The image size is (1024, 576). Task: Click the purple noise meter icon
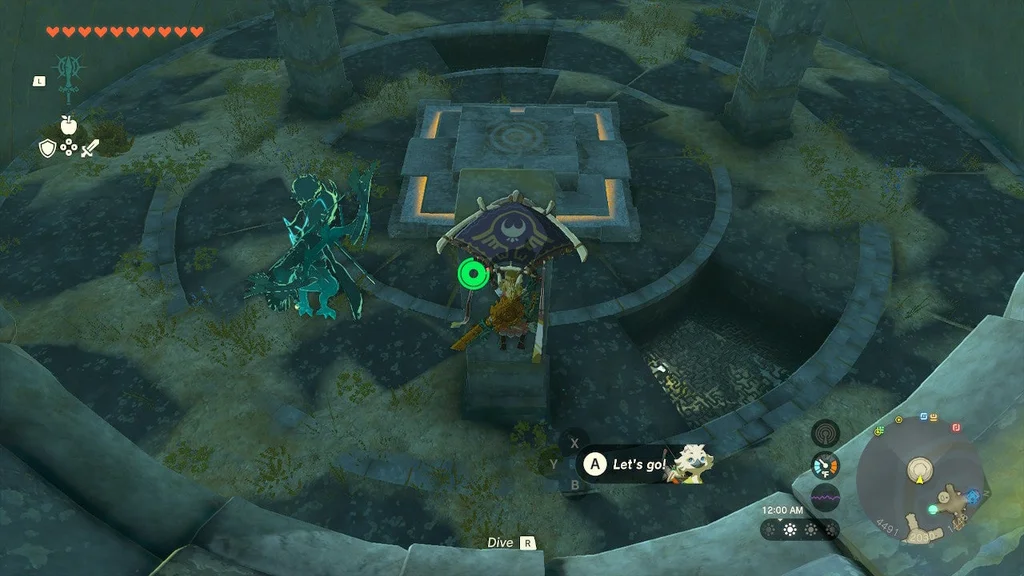[825, 497]
